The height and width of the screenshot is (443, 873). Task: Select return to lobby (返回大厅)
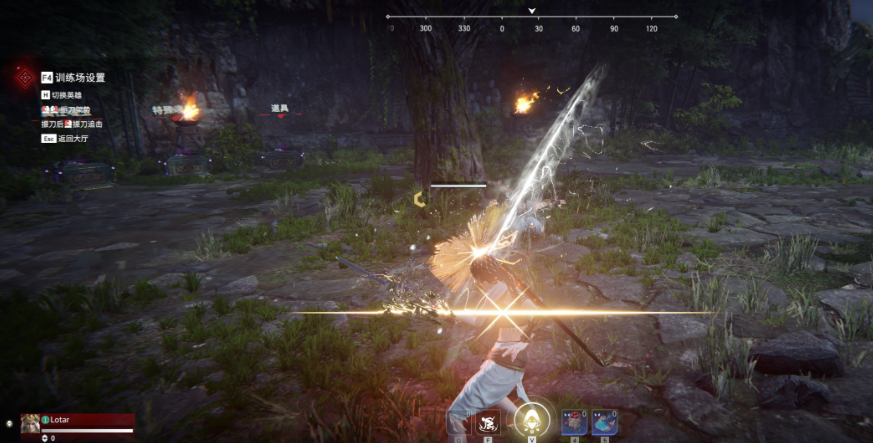point(72,139)
